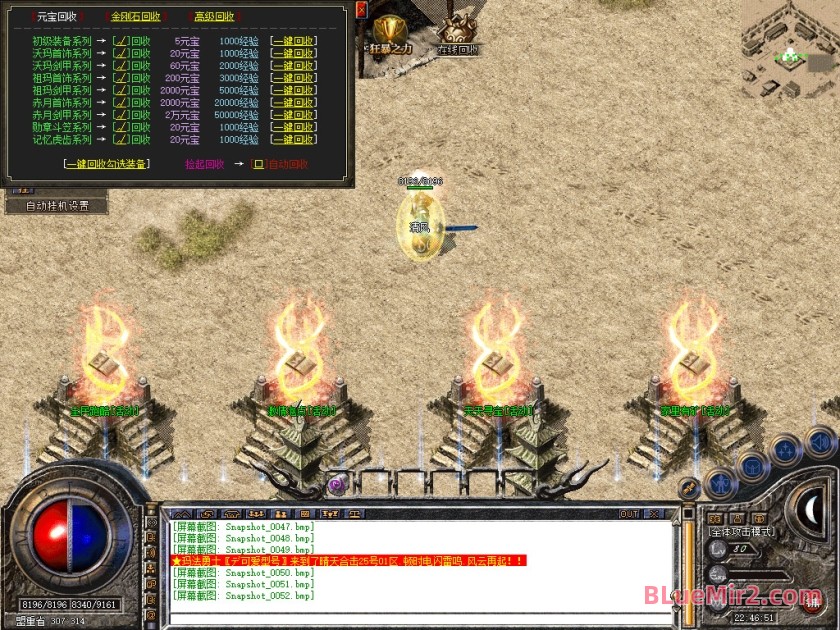
Task: Open the character figure round button
Action: [721, 484]
